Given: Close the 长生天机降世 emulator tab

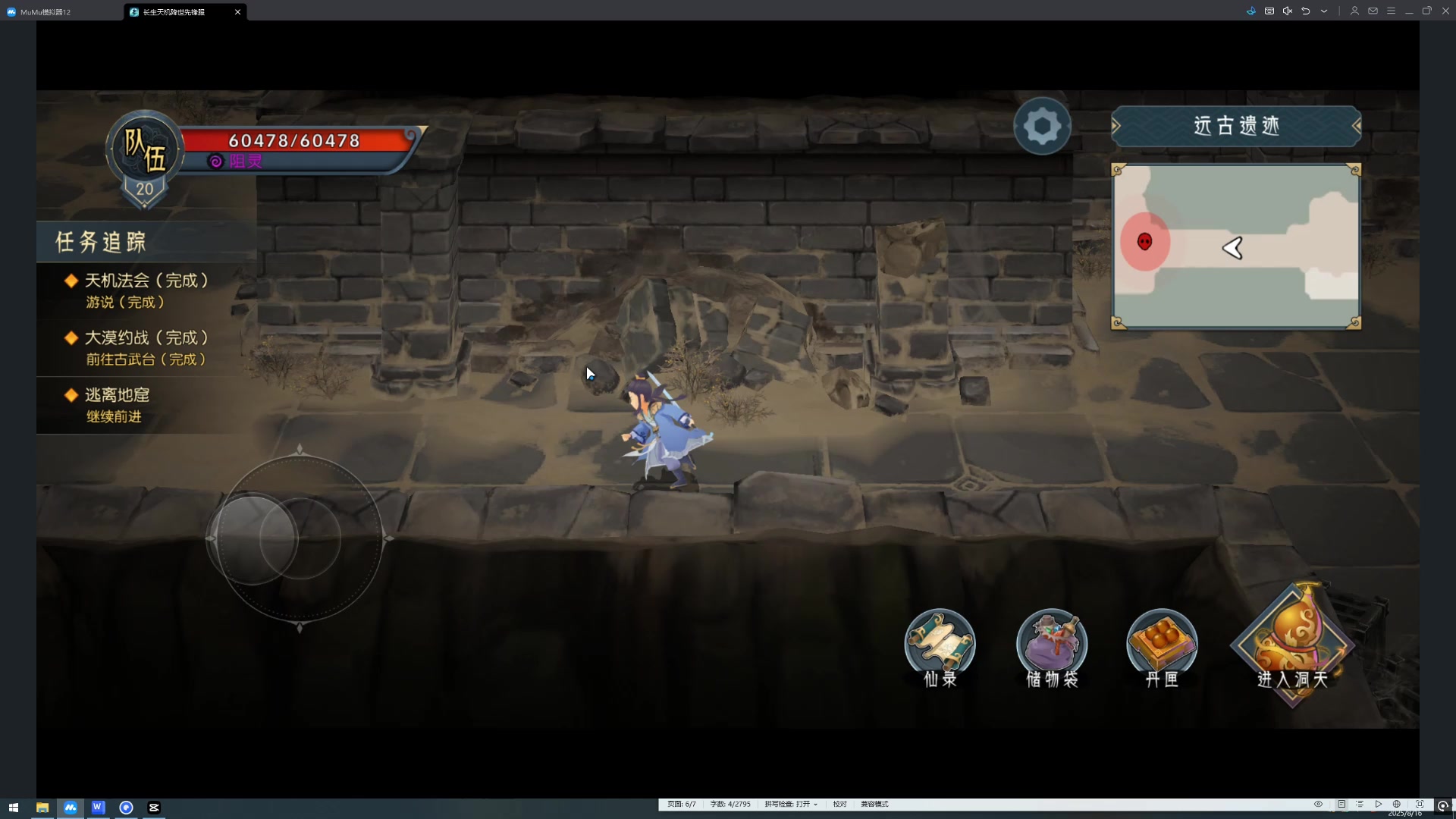Looking at the screenshot, I should [x=237, y=12].
